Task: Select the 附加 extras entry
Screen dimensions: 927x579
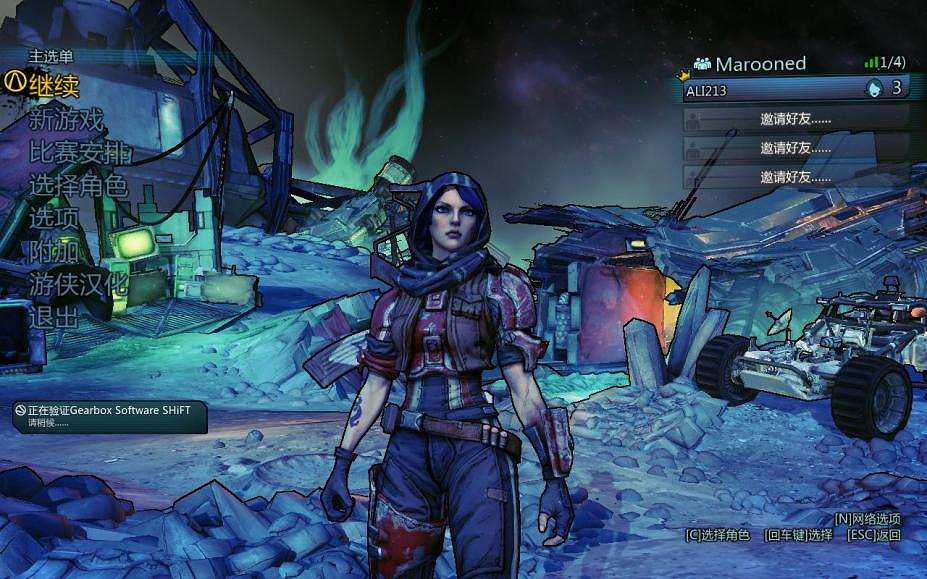Action: [x=53, y=251]
